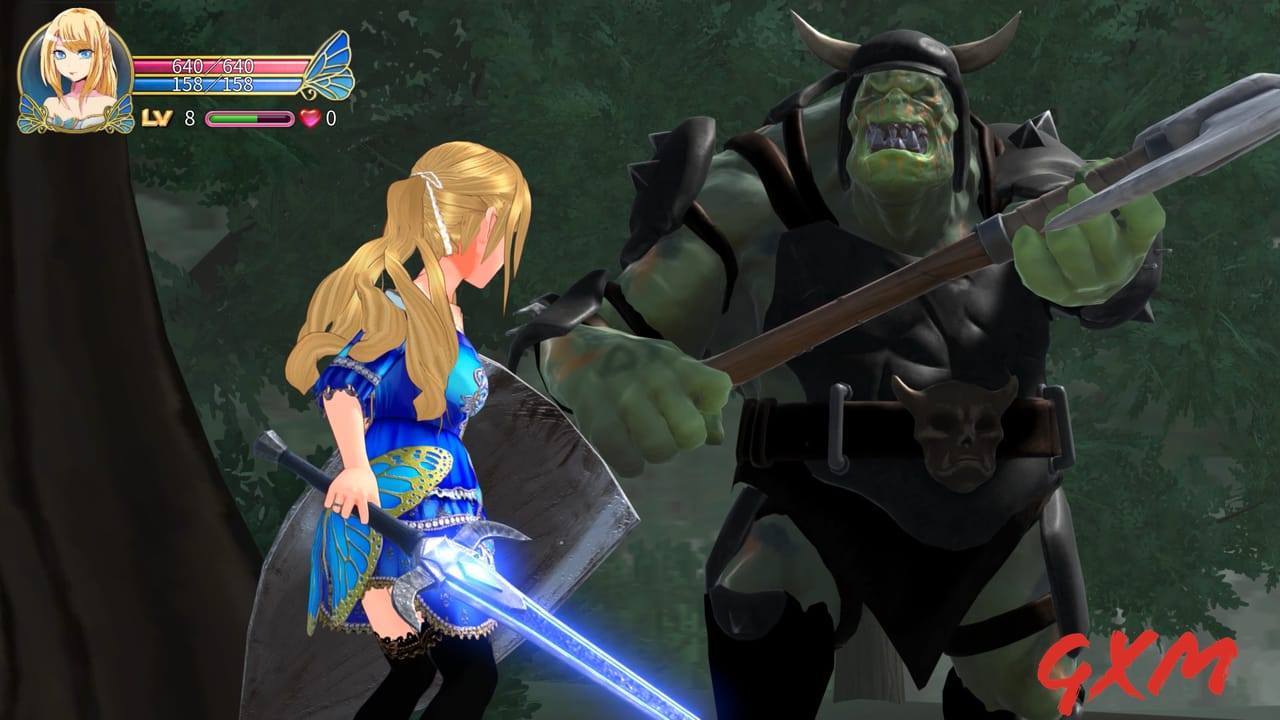Screen dimensions: 1280x720
Task: Click the 158/158 MP value text
Action: [214, 84]
